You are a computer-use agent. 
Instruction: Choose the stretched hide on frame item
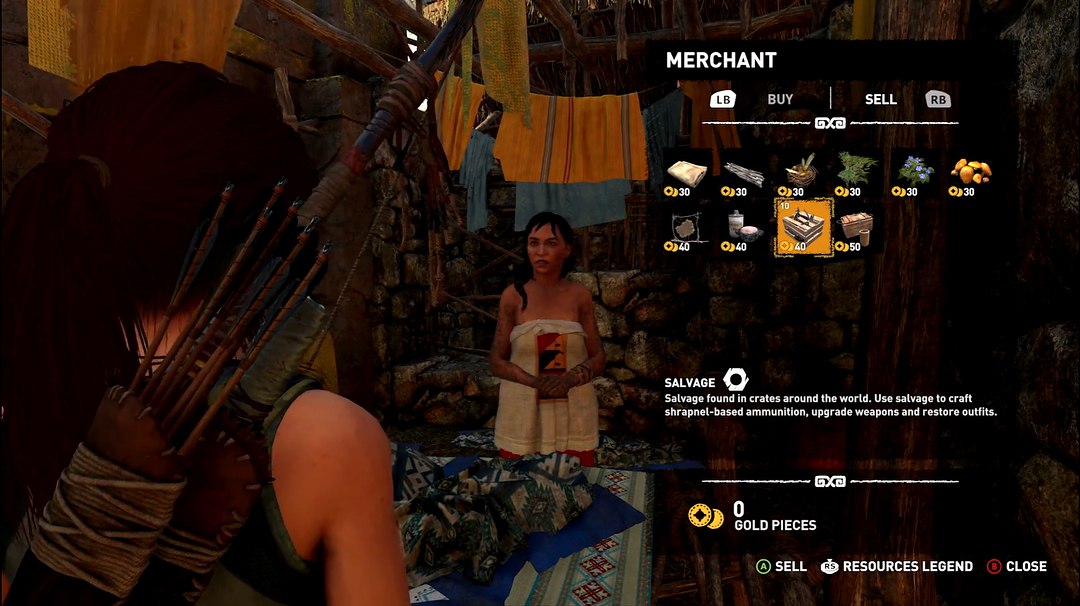coord(686,229)
